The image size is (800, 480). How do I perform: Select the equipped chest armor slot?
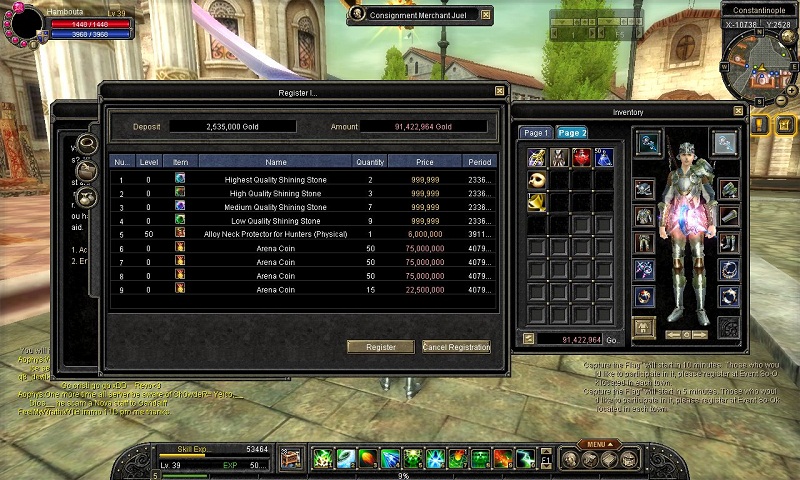(x=644, y=216)
